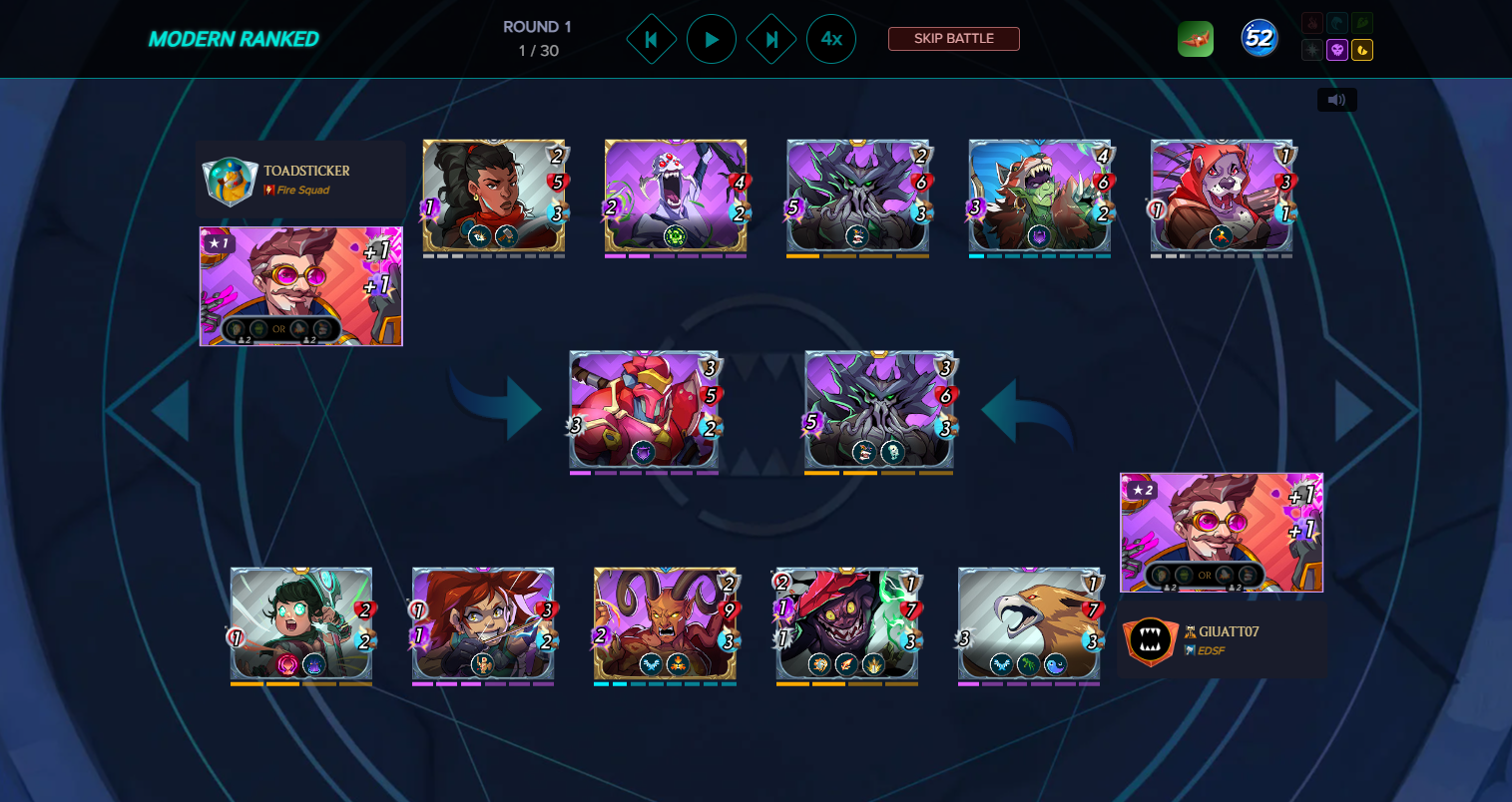Inspect the green-haired child mage card
The image size is (1512, 802).
[301, 623]
